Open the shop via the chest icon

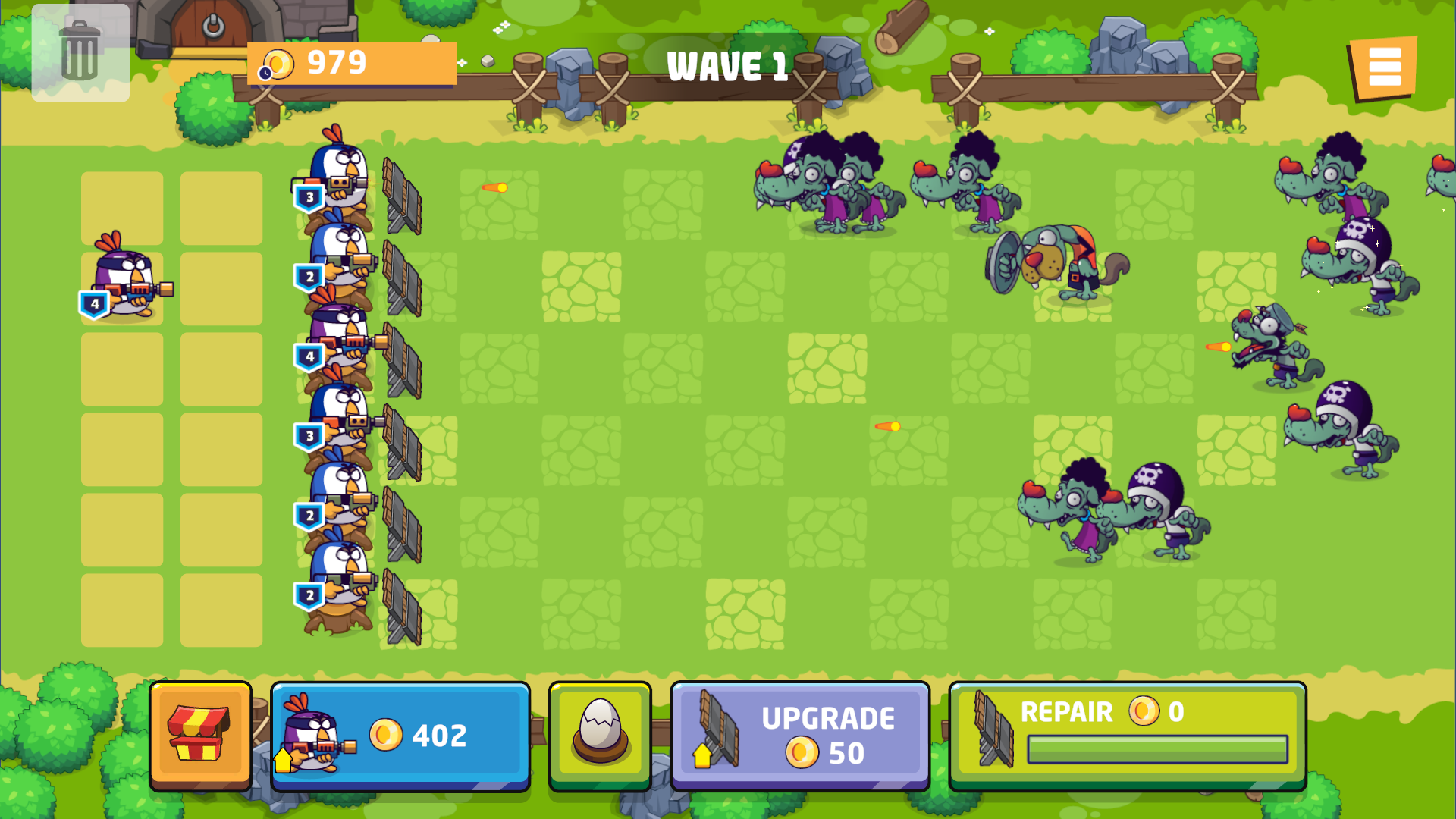pyautogui.click(x=201, y=734)
